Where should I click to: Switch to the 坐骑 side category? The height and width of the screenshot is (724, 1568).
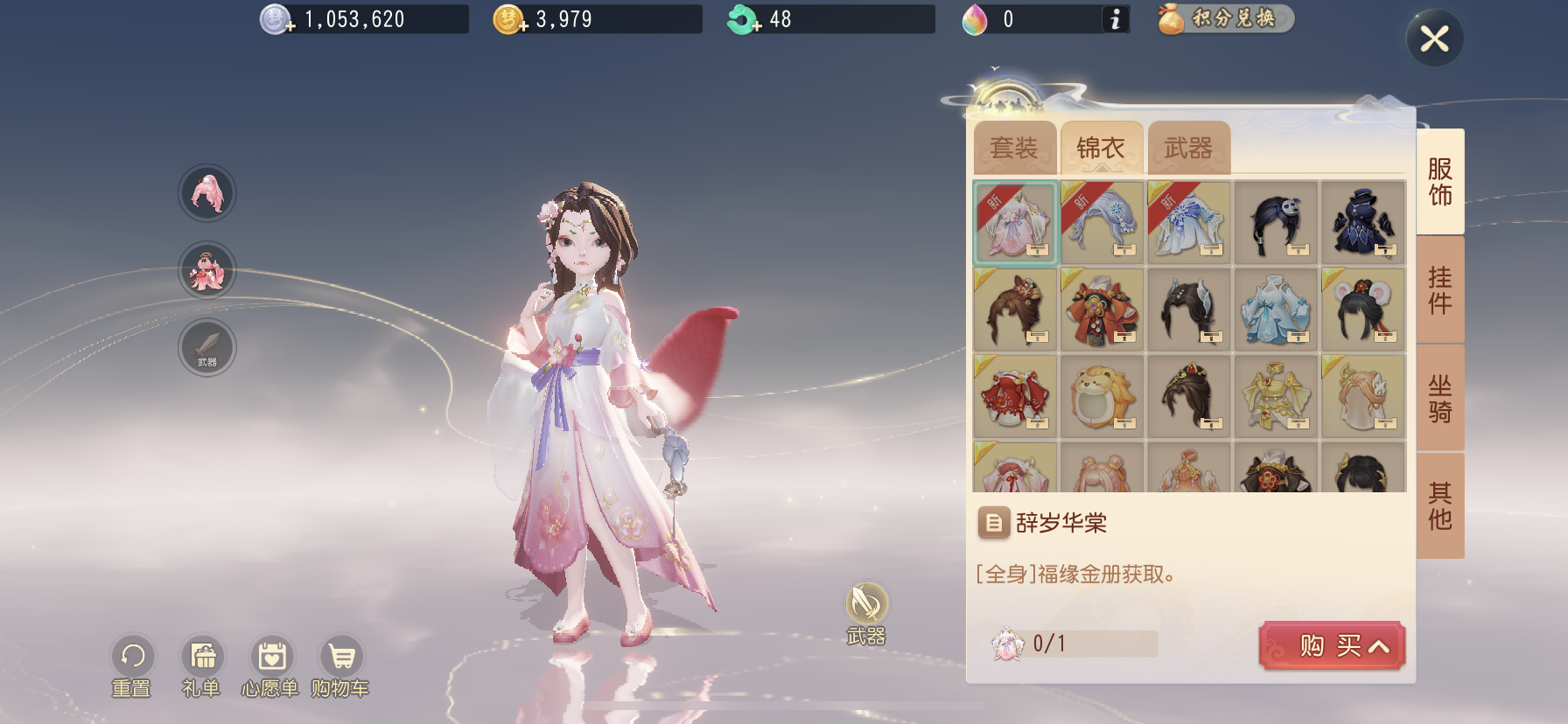(1439, 399)
